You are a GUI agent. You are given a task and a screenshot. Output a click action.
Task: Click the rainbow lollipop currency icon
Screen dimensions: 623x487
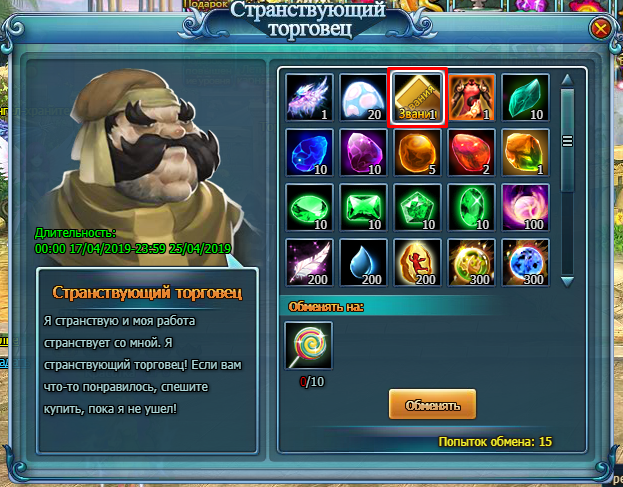tap(309, 344)
